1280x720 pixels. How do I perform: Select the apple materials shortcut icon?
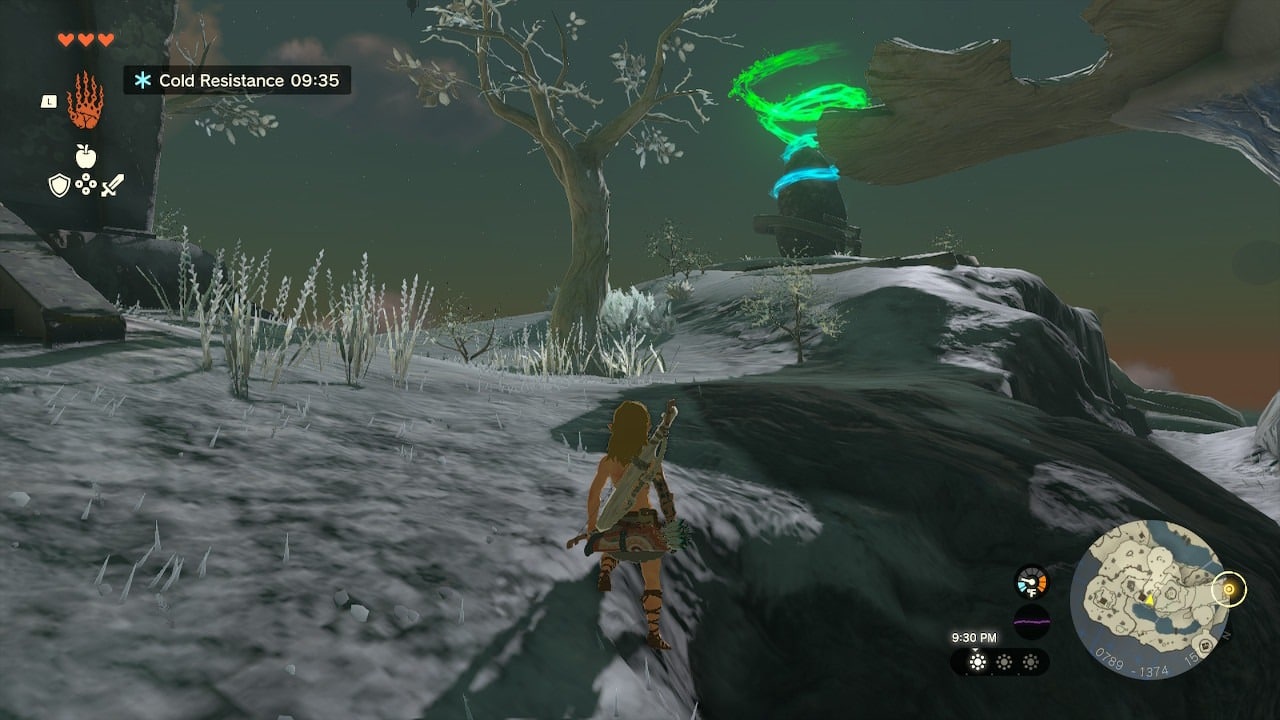(85, 155)
